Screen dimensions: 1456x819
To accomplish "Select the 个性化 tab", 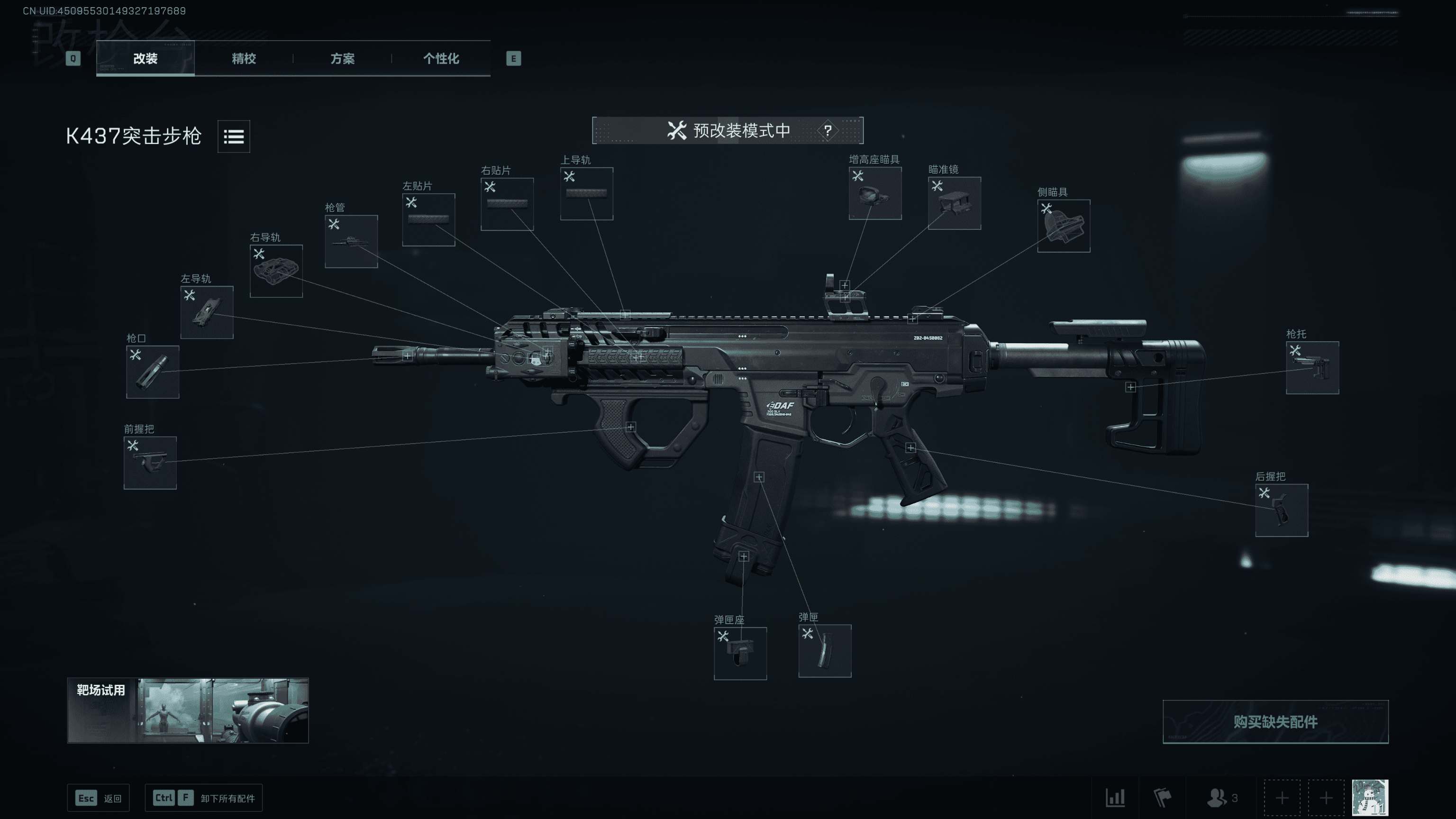I will 441,58.
